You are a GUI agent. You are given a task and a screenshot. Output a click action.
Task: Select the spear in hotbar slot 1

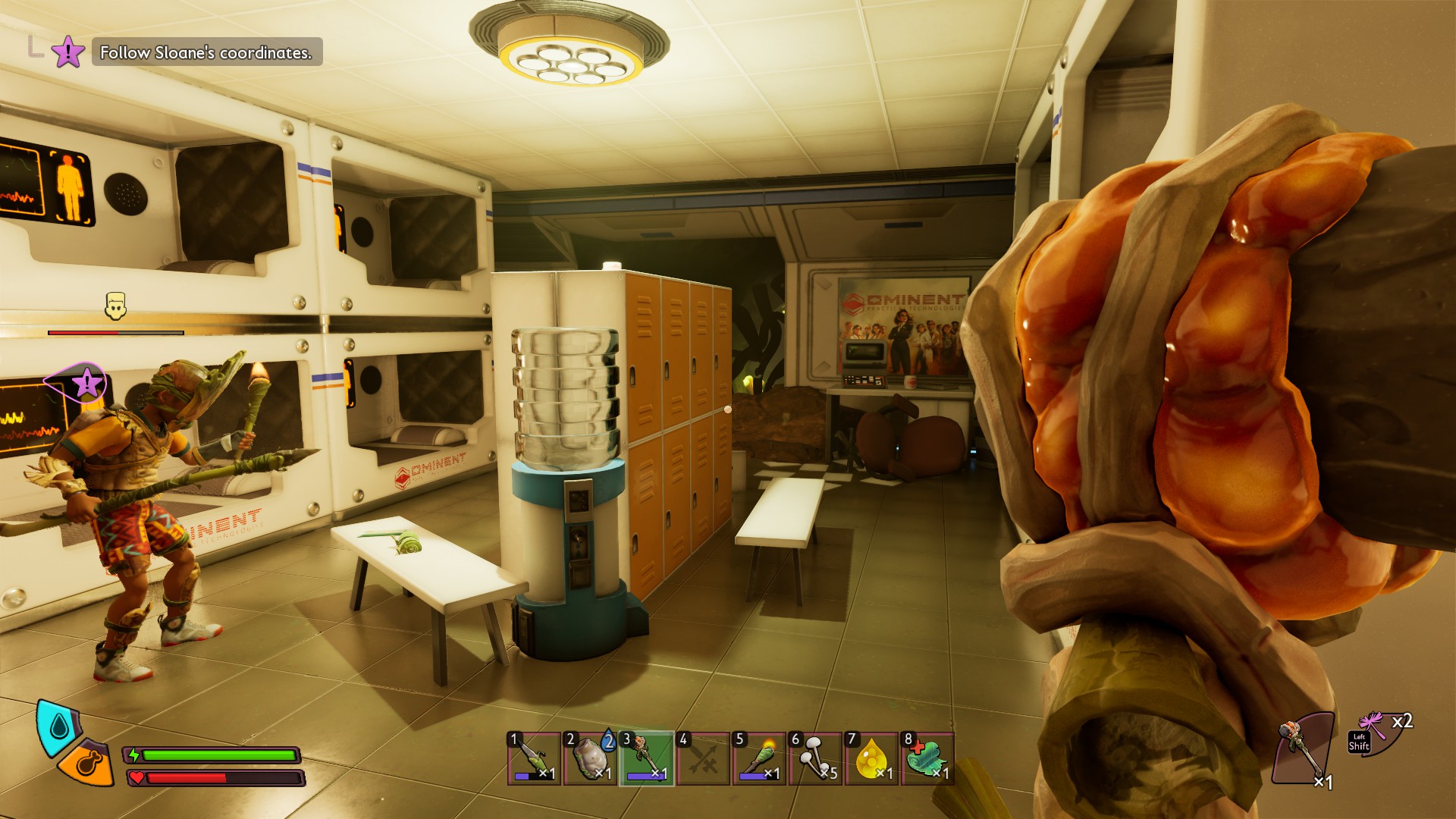(534, 758)
